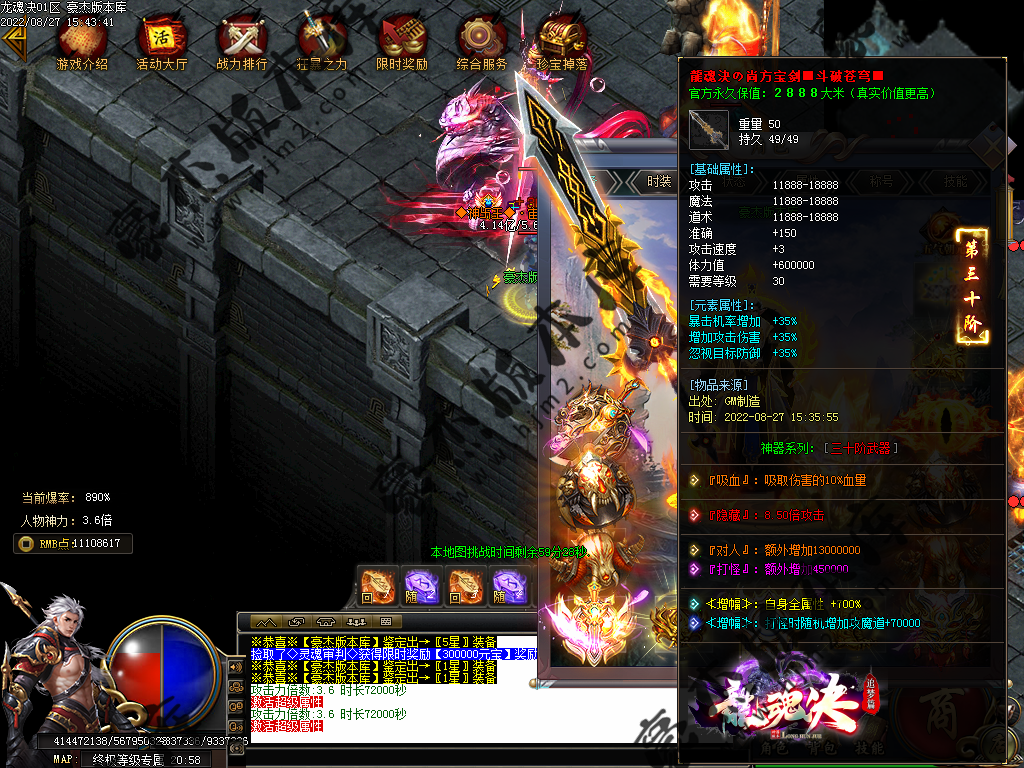Open the 狂暴之力 berserk power menu

point(322,42)
